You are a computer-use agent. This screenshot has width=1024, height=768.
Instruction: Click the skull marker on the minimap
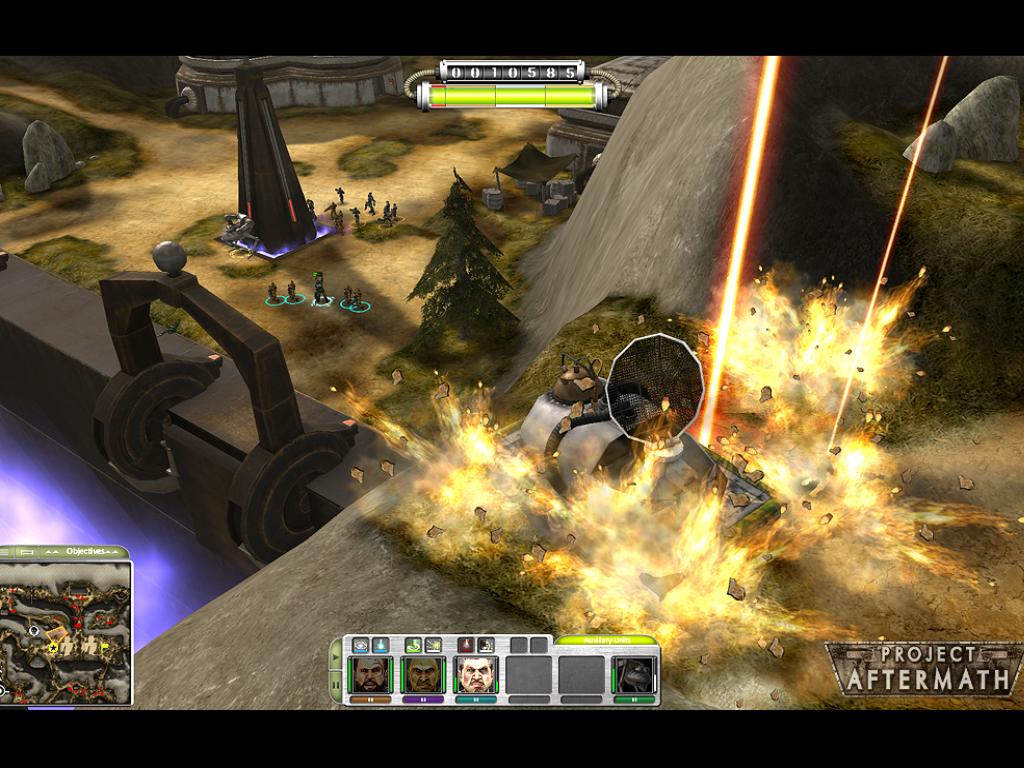point(34,630)
